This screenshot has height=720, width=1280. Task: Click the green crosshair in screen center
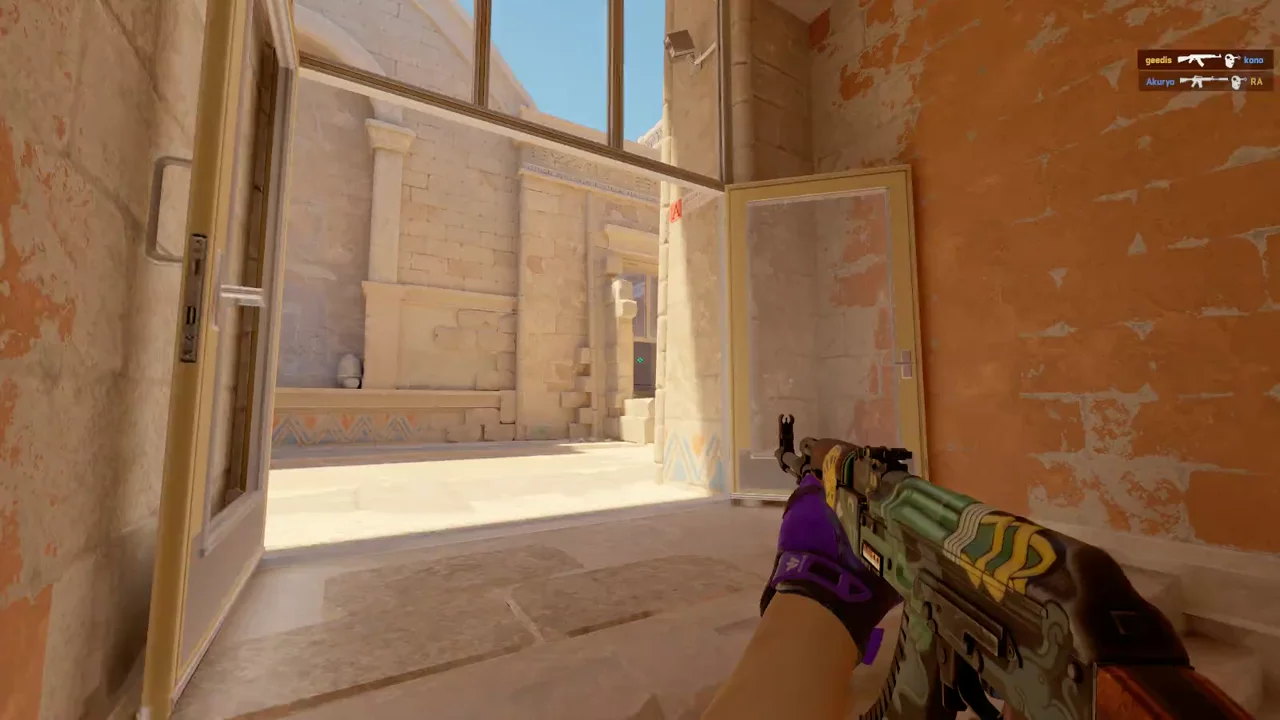coord(640,358)
